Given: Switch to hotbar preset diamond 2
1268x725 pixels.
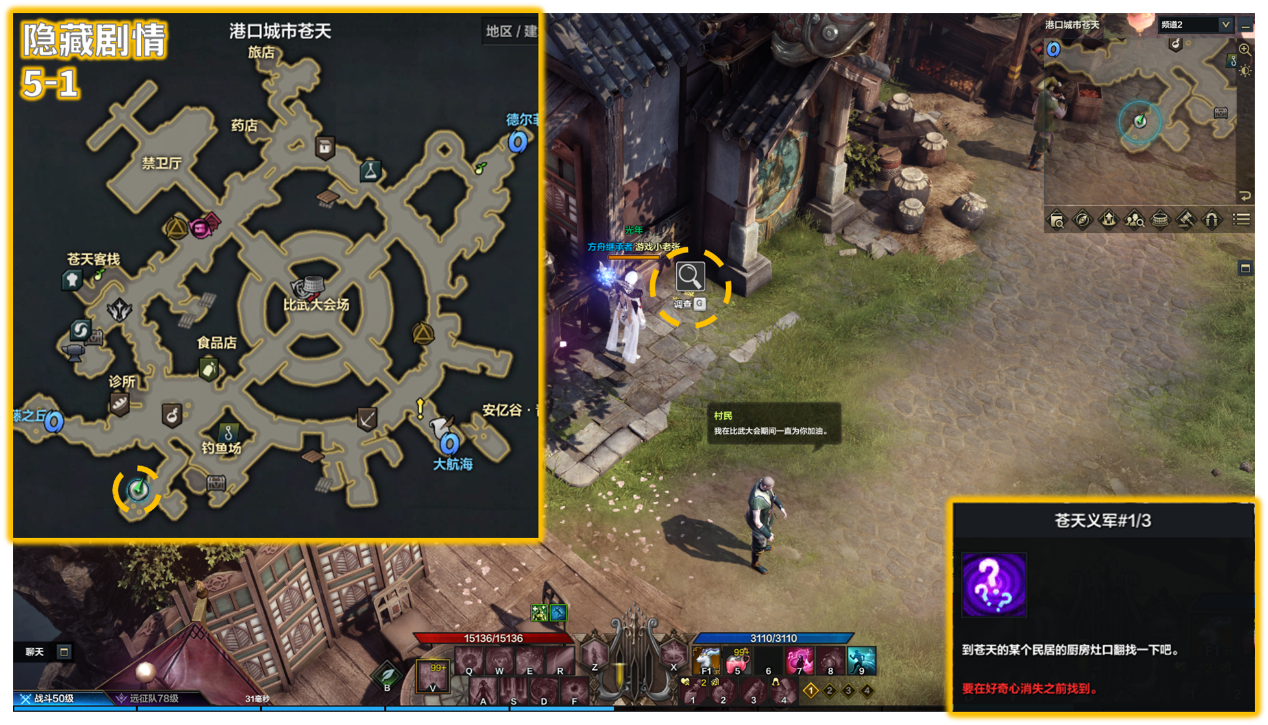Looking at the screenshot, I should click(x=829, y=690).
